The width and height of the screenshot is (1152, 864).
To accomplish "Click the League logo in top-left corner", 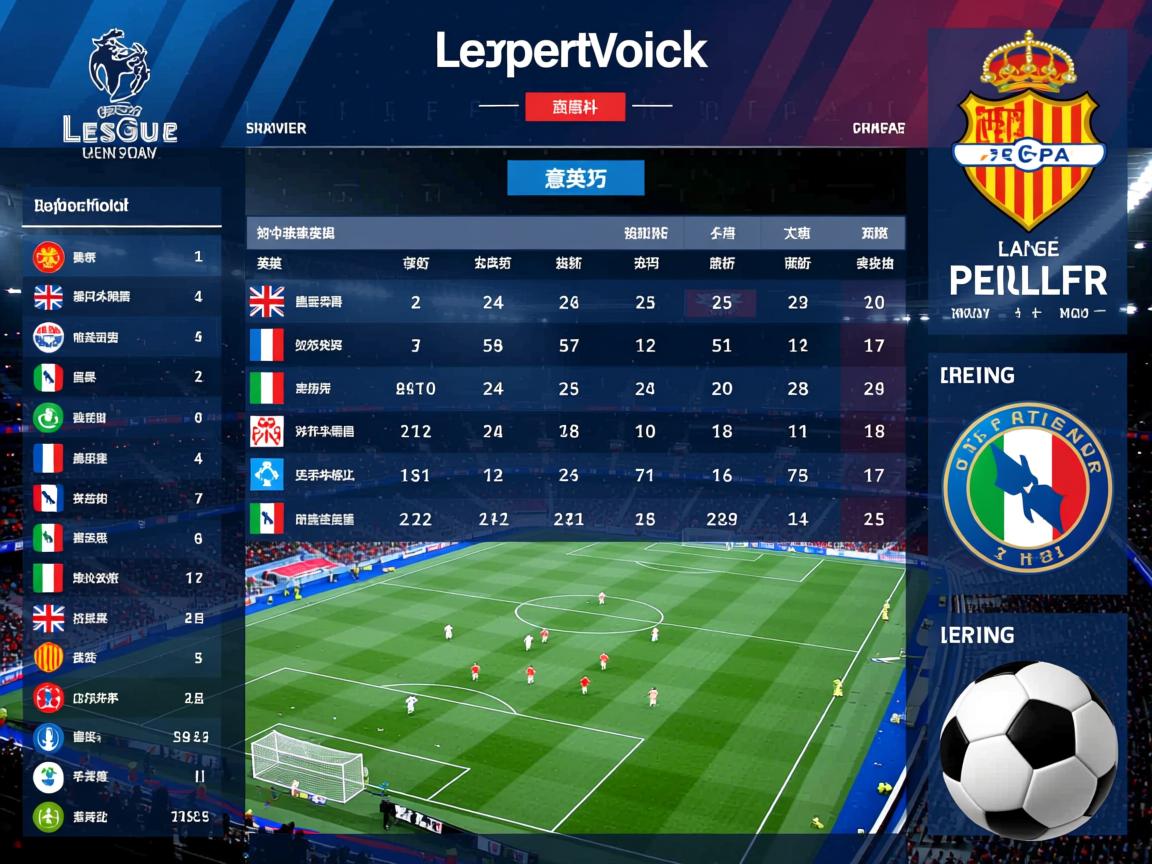I will point(119,97).
